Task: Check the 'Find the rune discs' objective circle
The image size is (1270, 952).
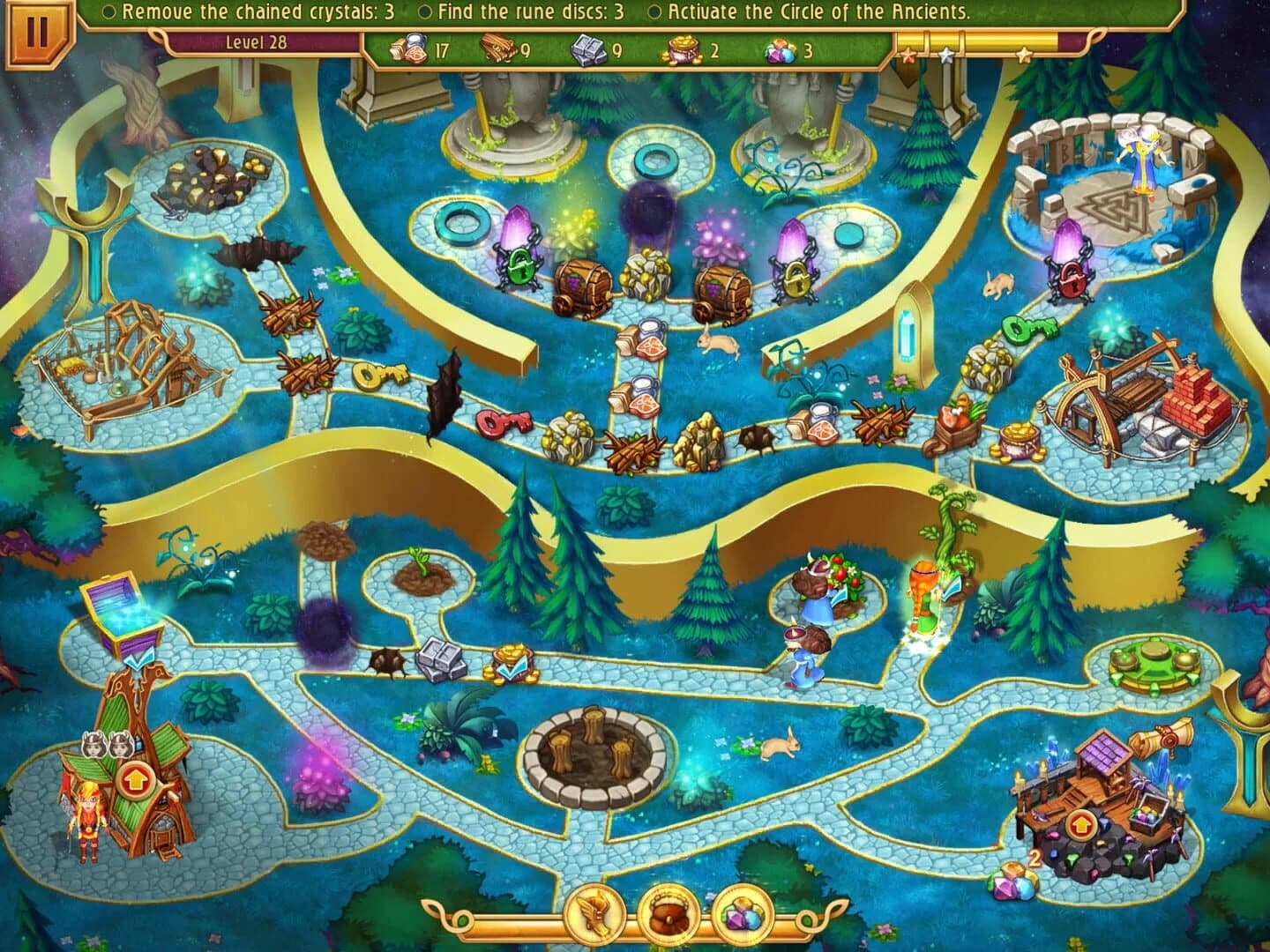Action: [427, 11]
